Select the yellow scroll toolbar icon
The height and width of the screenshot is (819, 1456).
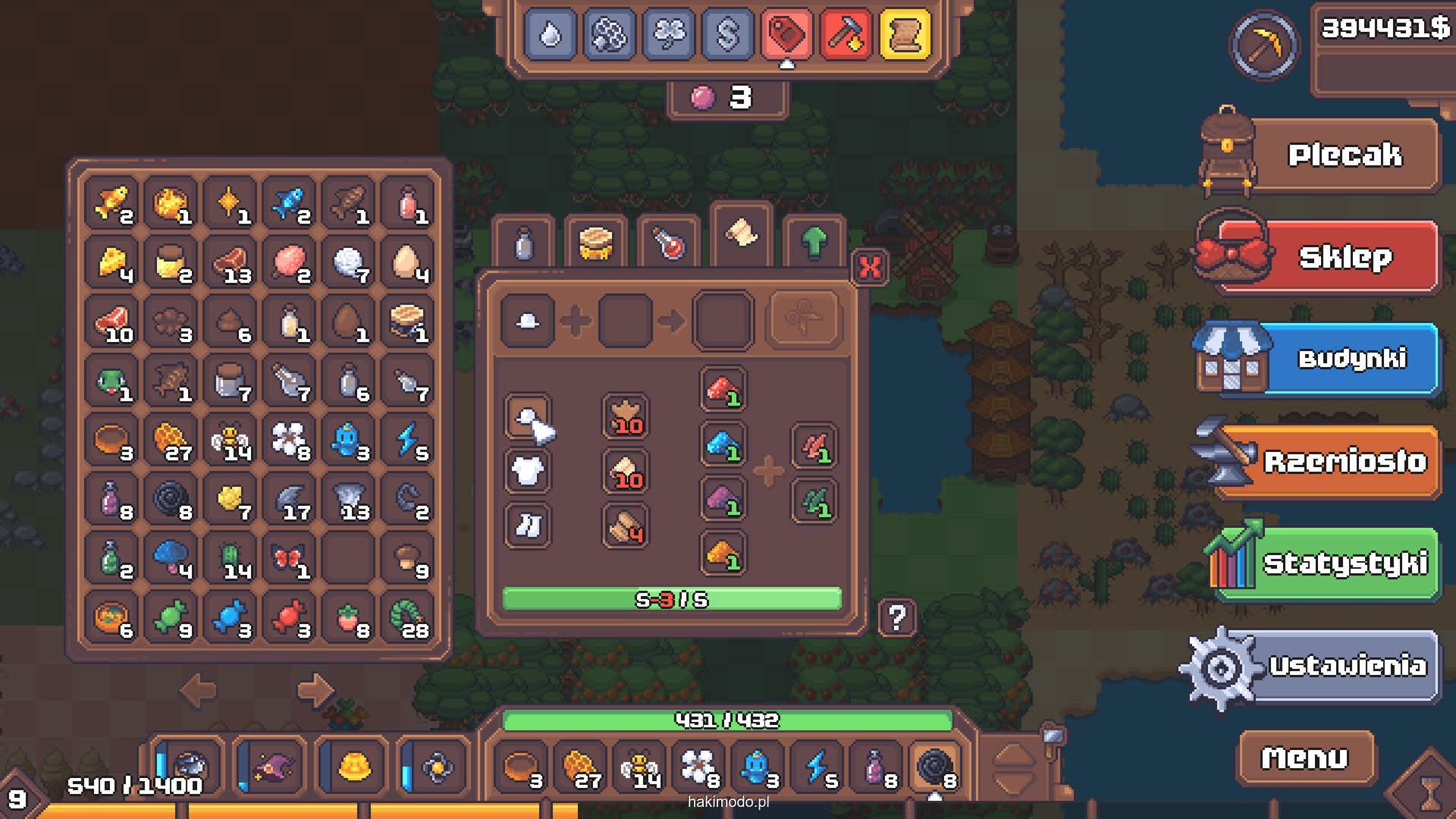tap(905, 34)
